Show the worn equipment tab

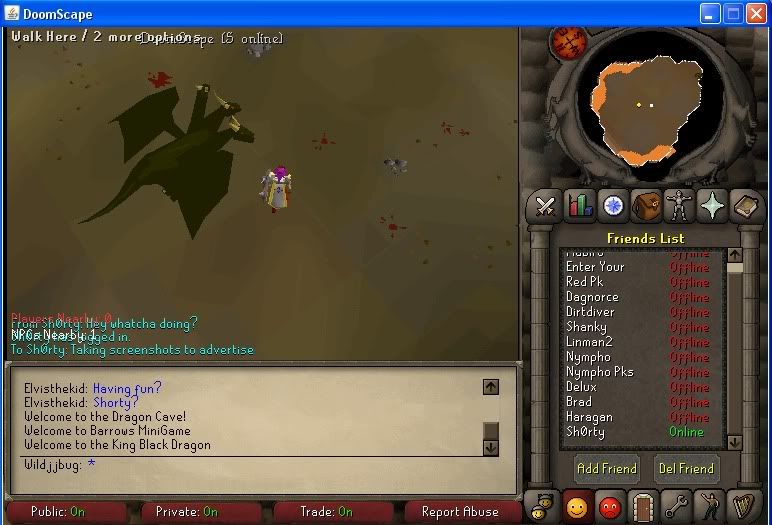coord(679,206)
